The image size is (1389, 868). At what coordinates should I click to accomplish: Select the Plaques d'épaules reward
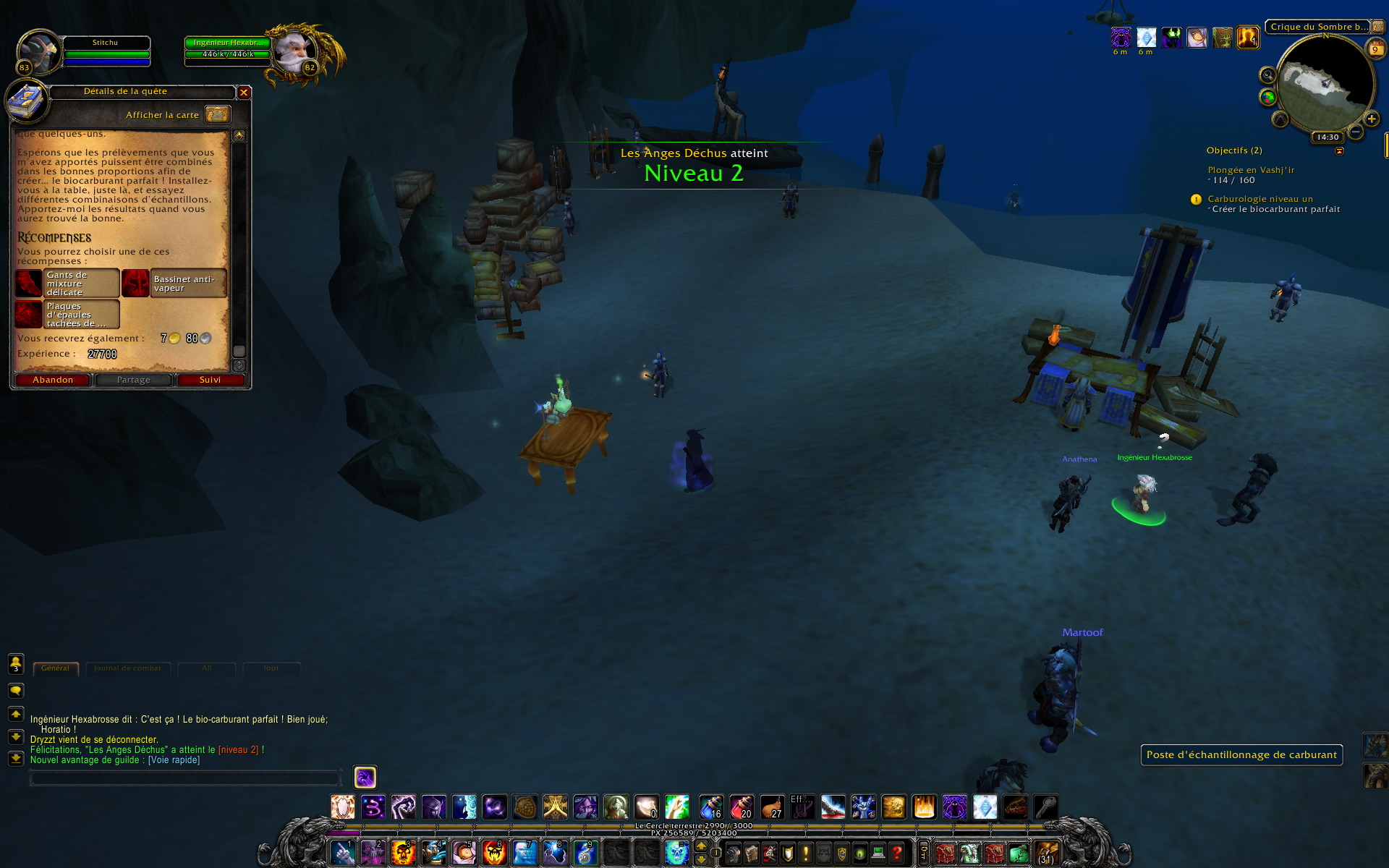(x=67, y=315)
